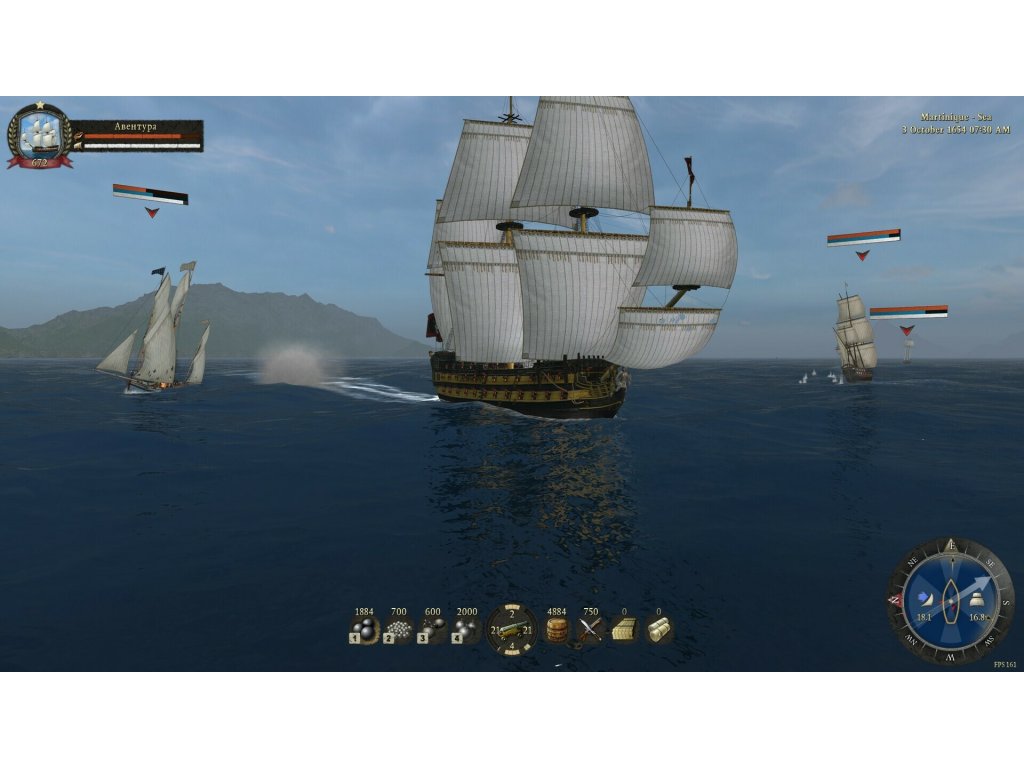Click the ship speed sails icon in compass
Screen dimensions: 1024x768
click(x=978, y=599)
